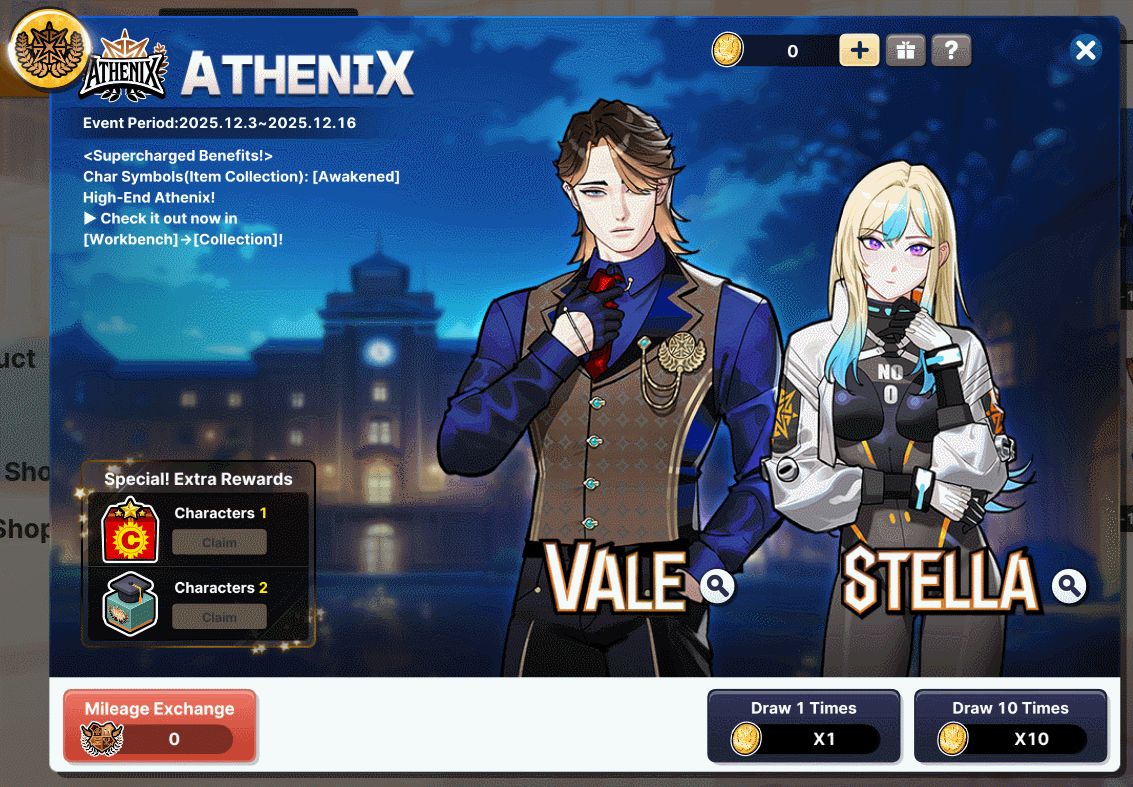Draw 10 Times
The width and height of the screenshot is (1133, 787).
(x=1010, y=726)
